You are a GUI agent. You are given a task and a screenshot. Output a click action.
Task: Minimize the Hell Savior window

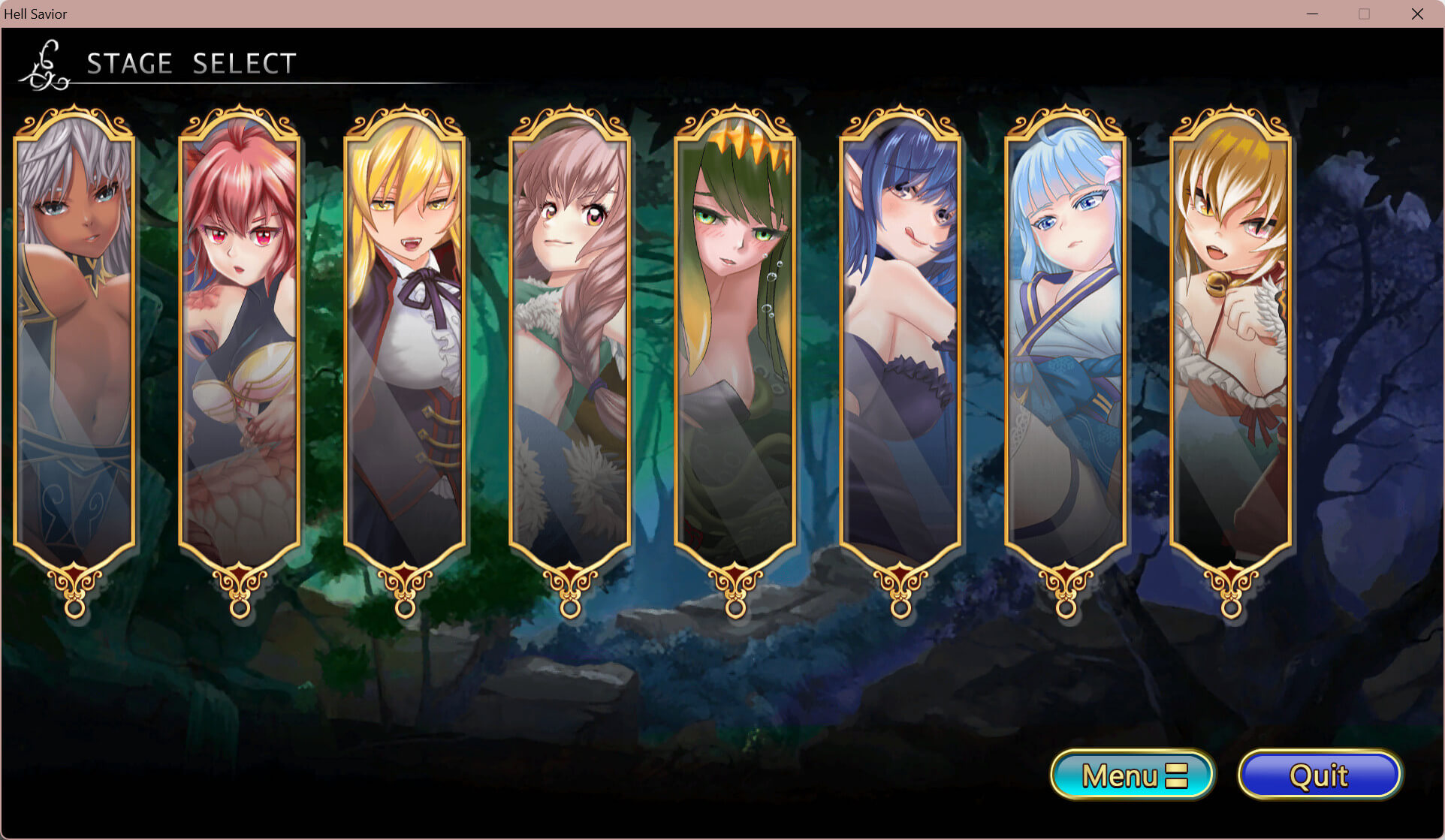(x=1312, y=14)
